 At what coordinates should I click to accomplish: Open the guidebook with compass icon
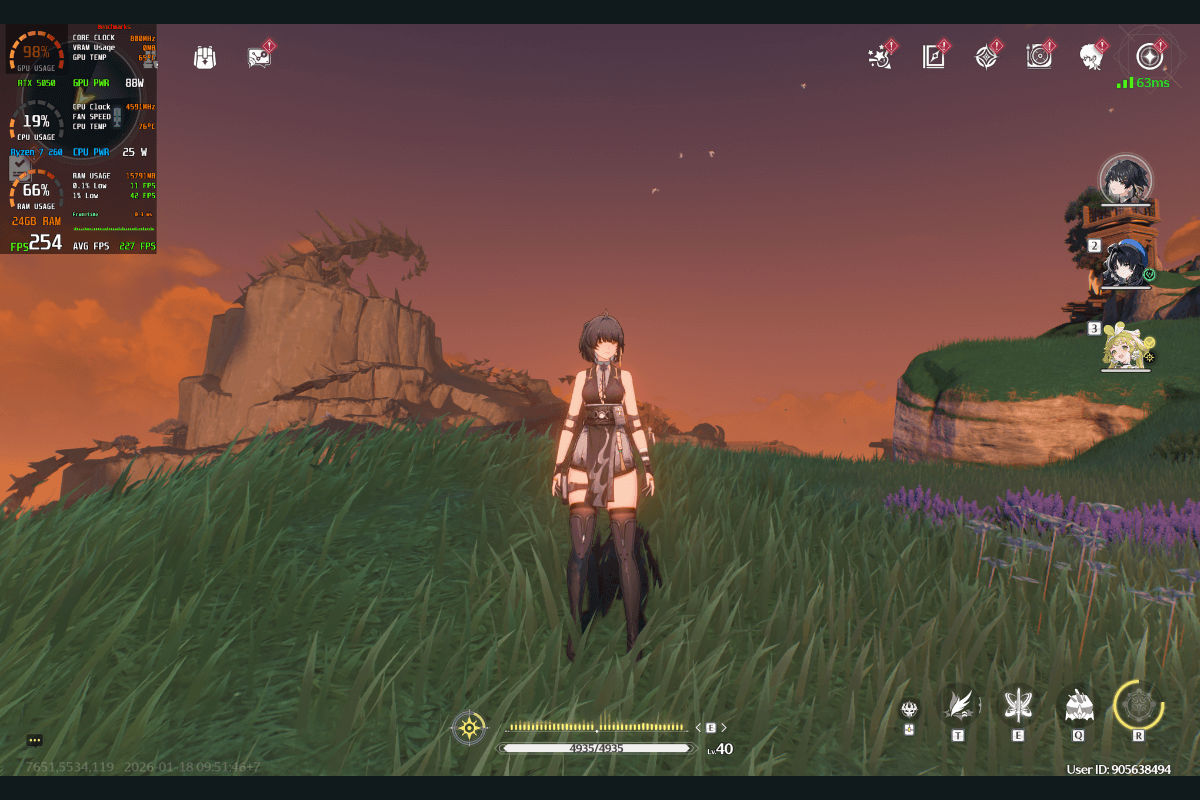coord(933,56)
